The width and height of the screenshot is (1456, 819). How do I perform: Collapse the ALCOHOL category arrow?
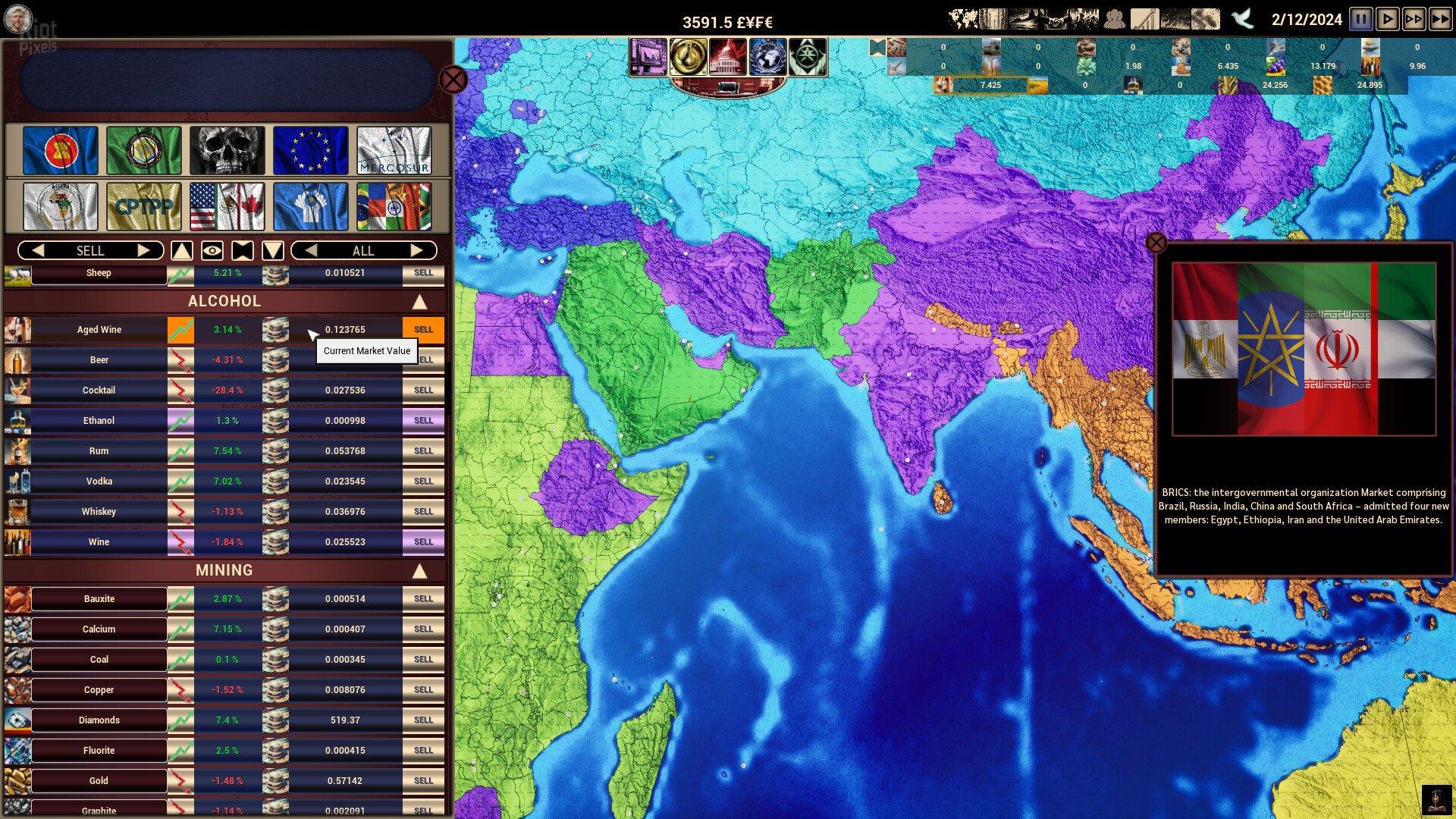[x=419, y=302]
